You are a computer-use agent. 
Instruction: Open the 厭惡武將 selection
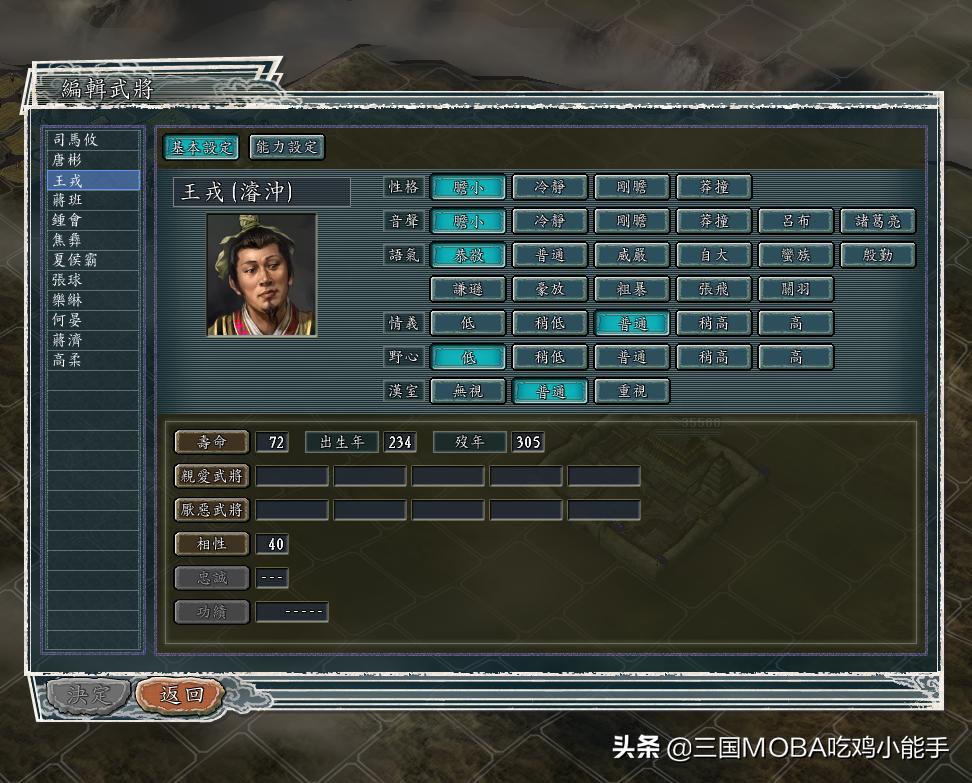(x=212, y=510)
